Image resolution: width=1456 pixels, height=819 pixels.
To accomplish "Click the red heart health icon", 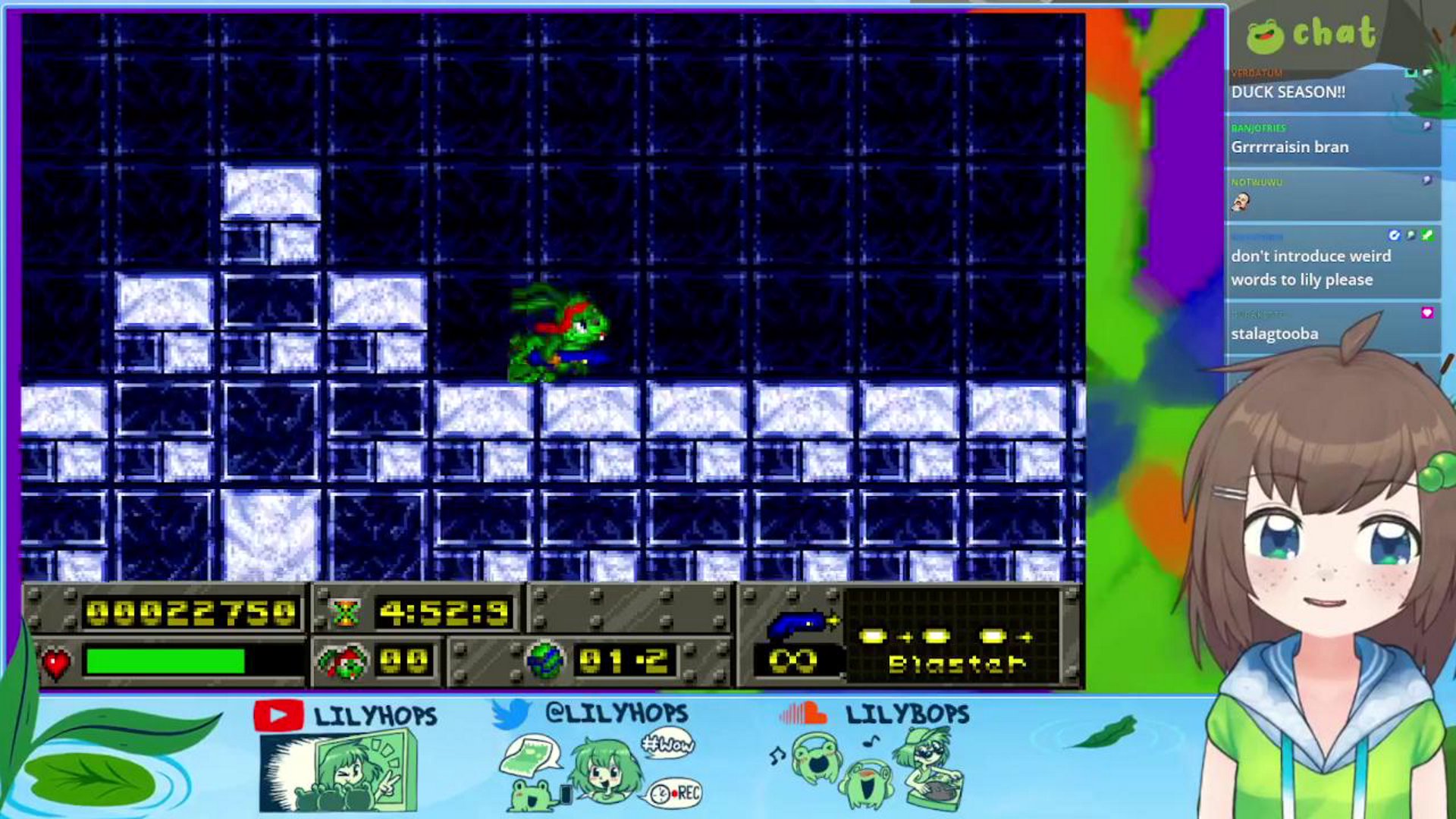I will [56, 664].
